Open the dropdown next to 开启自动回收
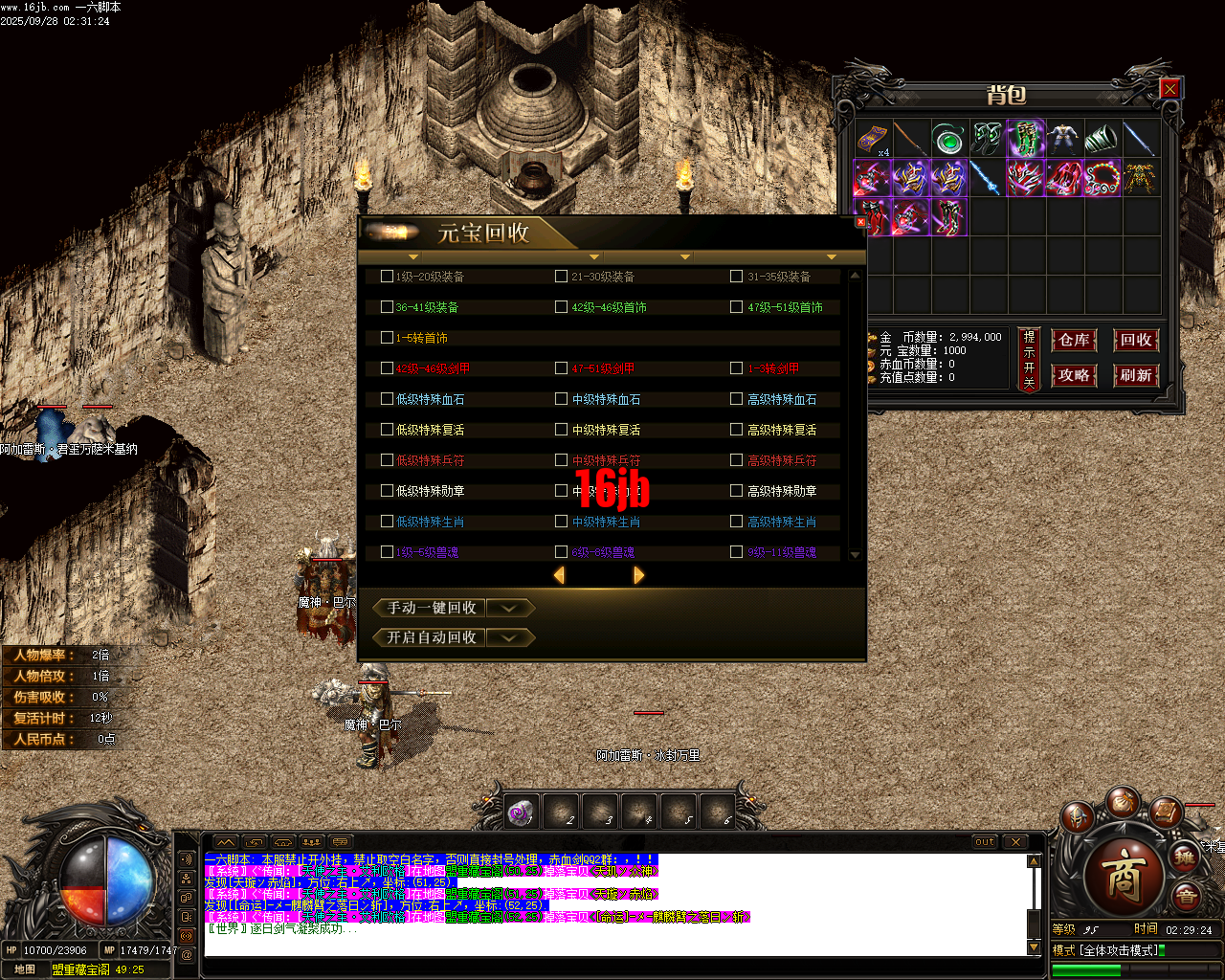Screen dimensions: 1225x980 [510, 637]
